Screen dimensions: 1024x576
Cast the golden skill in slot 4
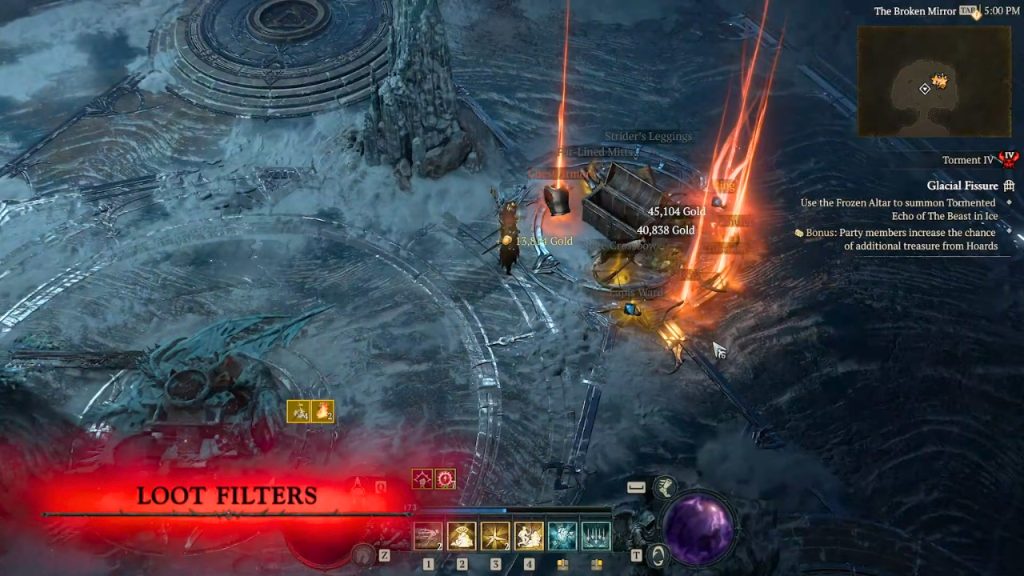coord(529,537)
